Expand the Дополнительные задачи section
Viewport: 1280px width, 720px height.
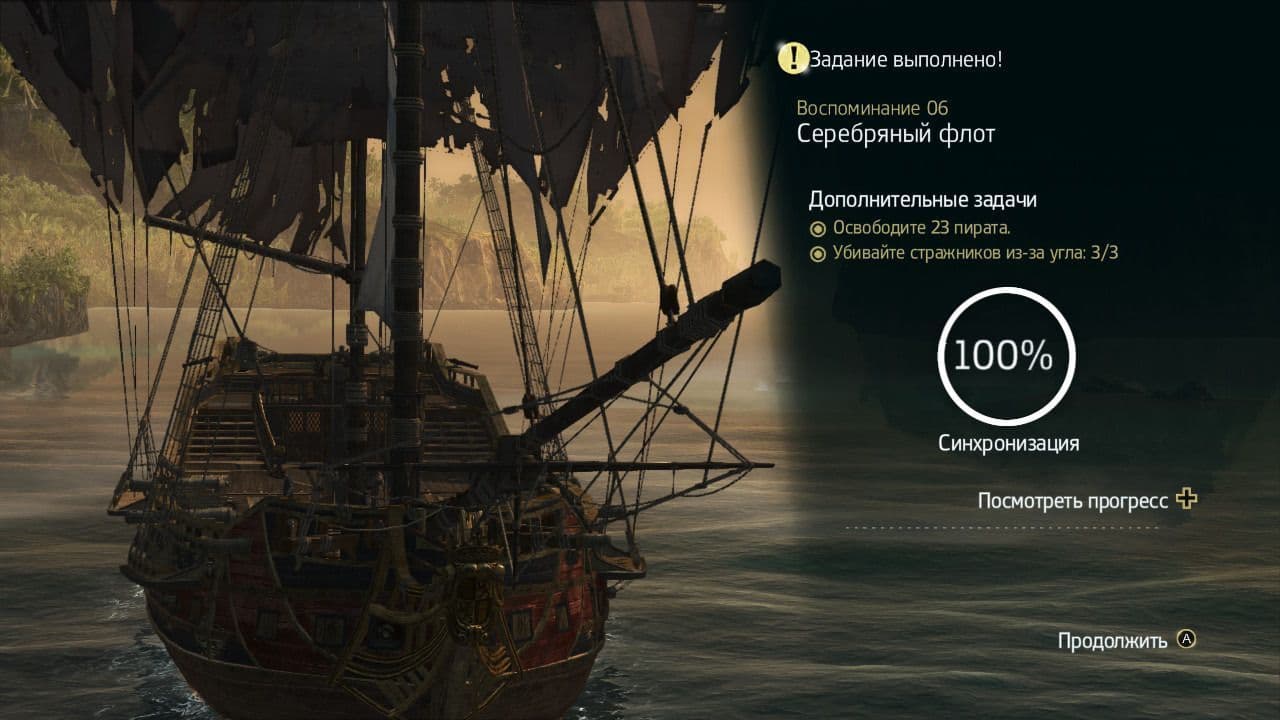(922, 199)
